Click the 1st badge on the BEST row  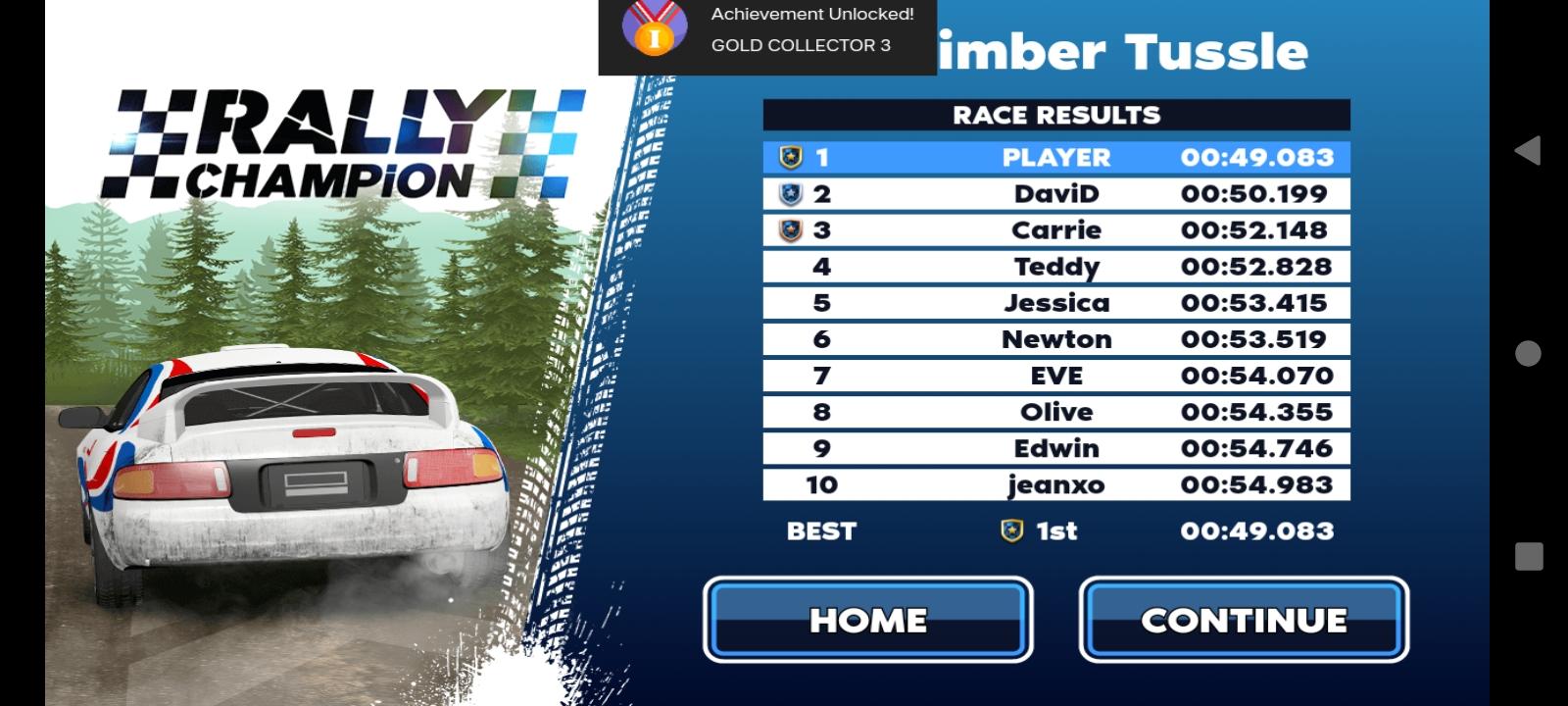pos(1010,530)
